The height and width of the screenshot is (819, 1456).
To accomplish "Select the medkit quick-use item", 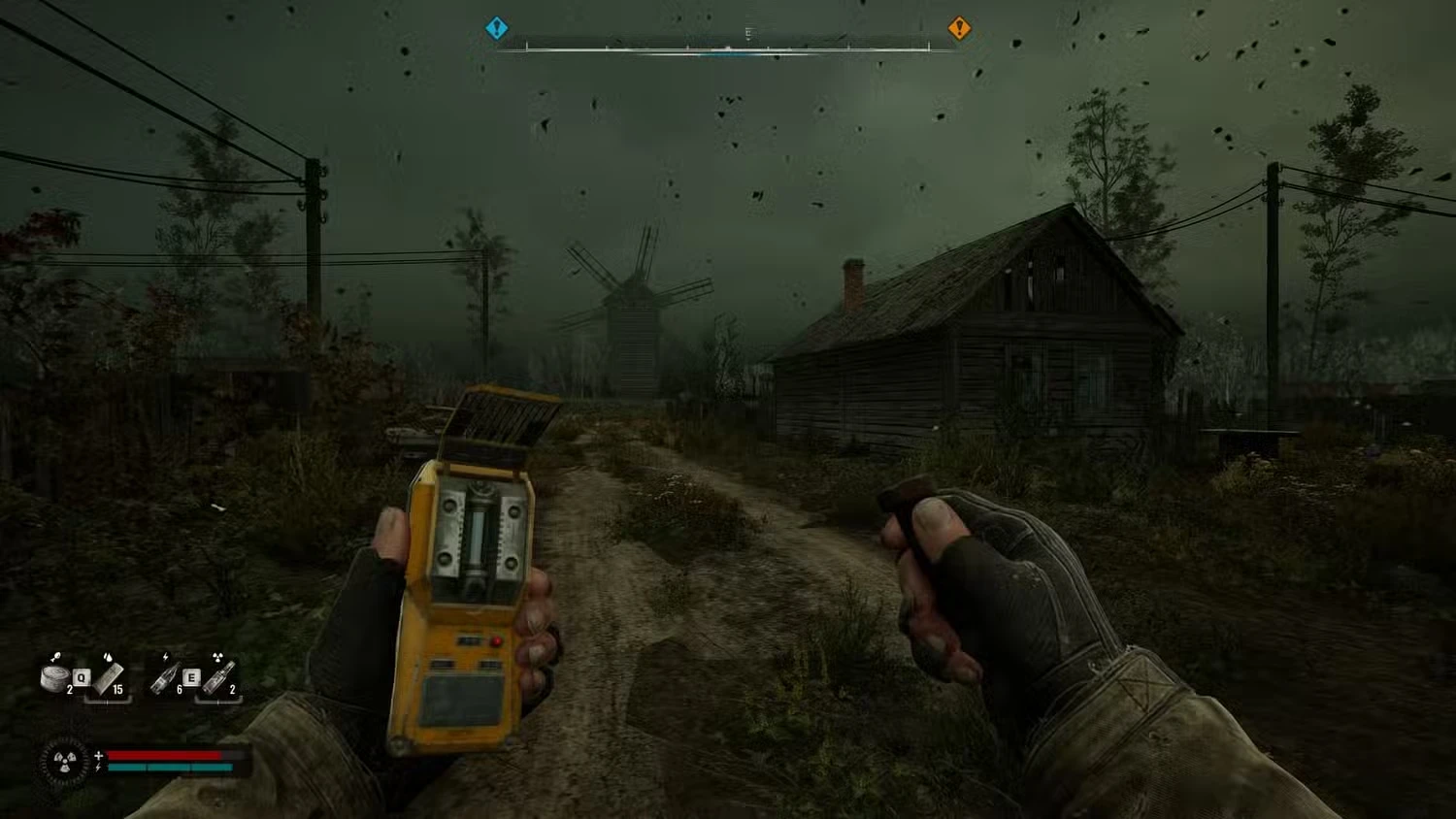I will point(56,677).
